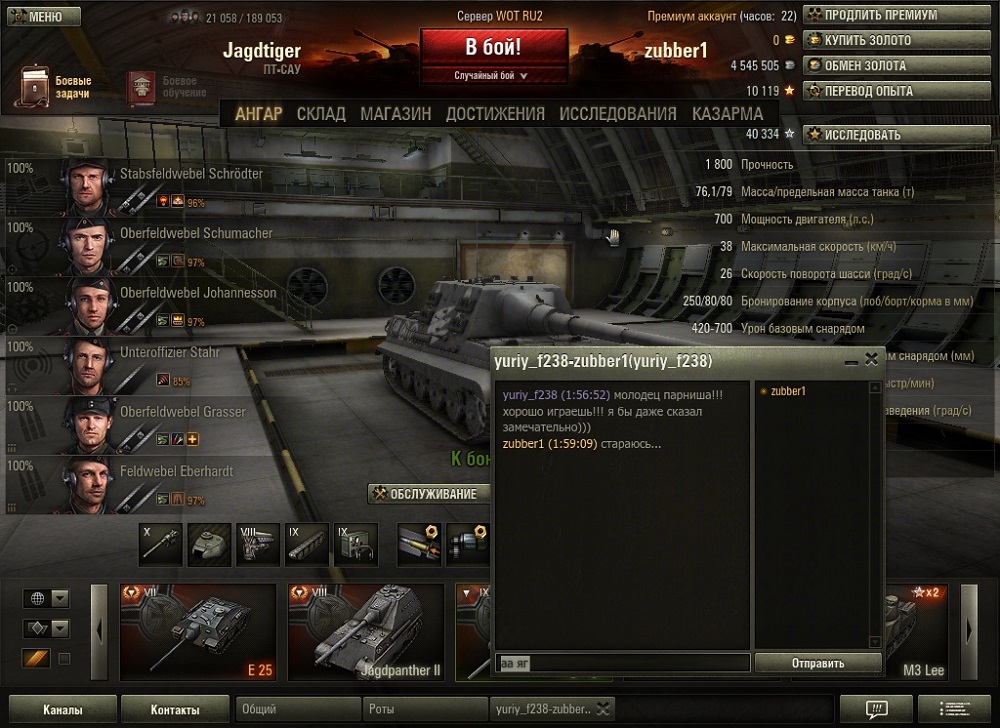This screenshot has width=1000, height=728.
Task: Open ОБМЕН ЗОЛОТА exchange
Action: coord(856,65)
